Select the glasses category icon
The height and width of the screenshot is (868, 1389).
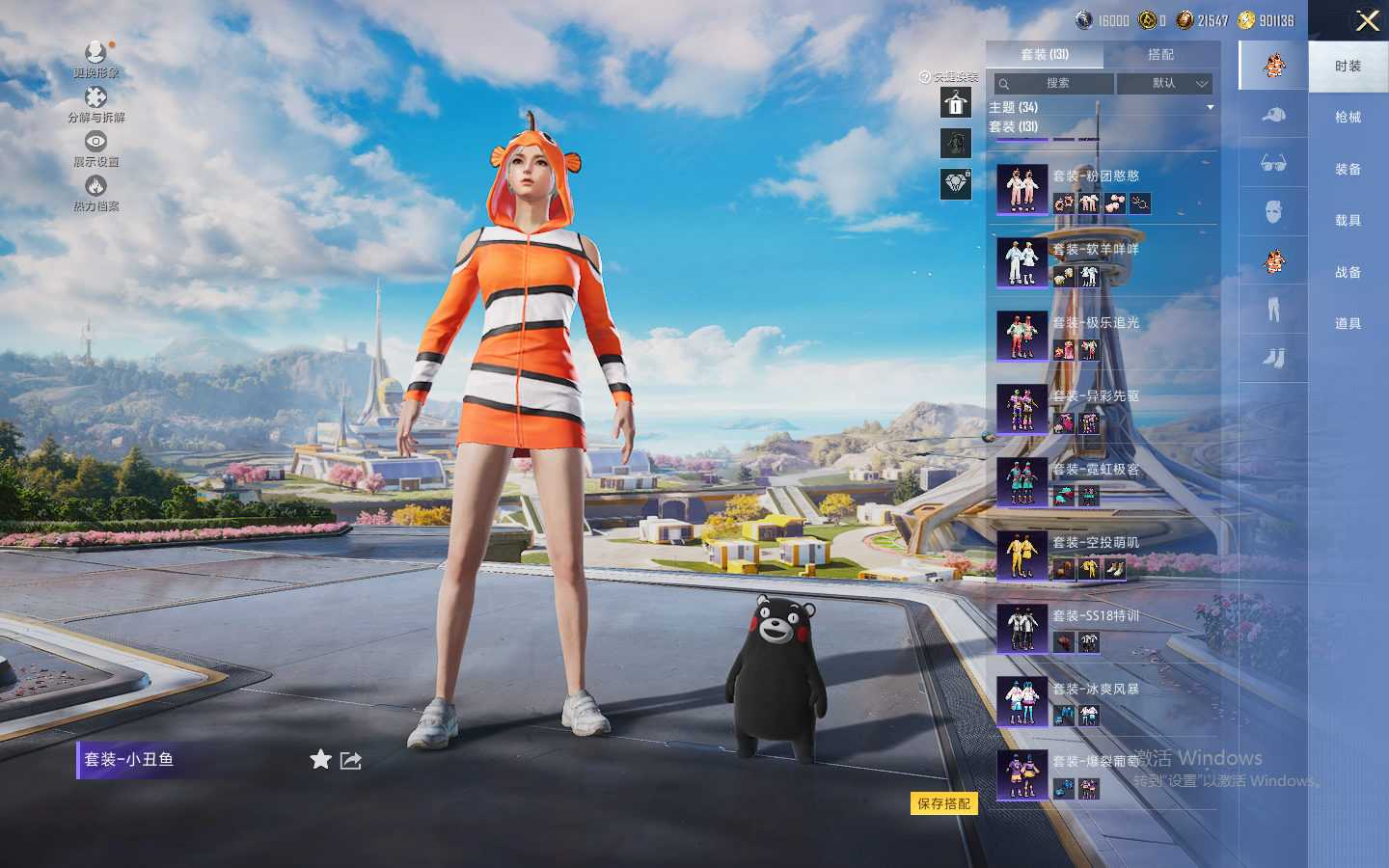point(1273,163)
